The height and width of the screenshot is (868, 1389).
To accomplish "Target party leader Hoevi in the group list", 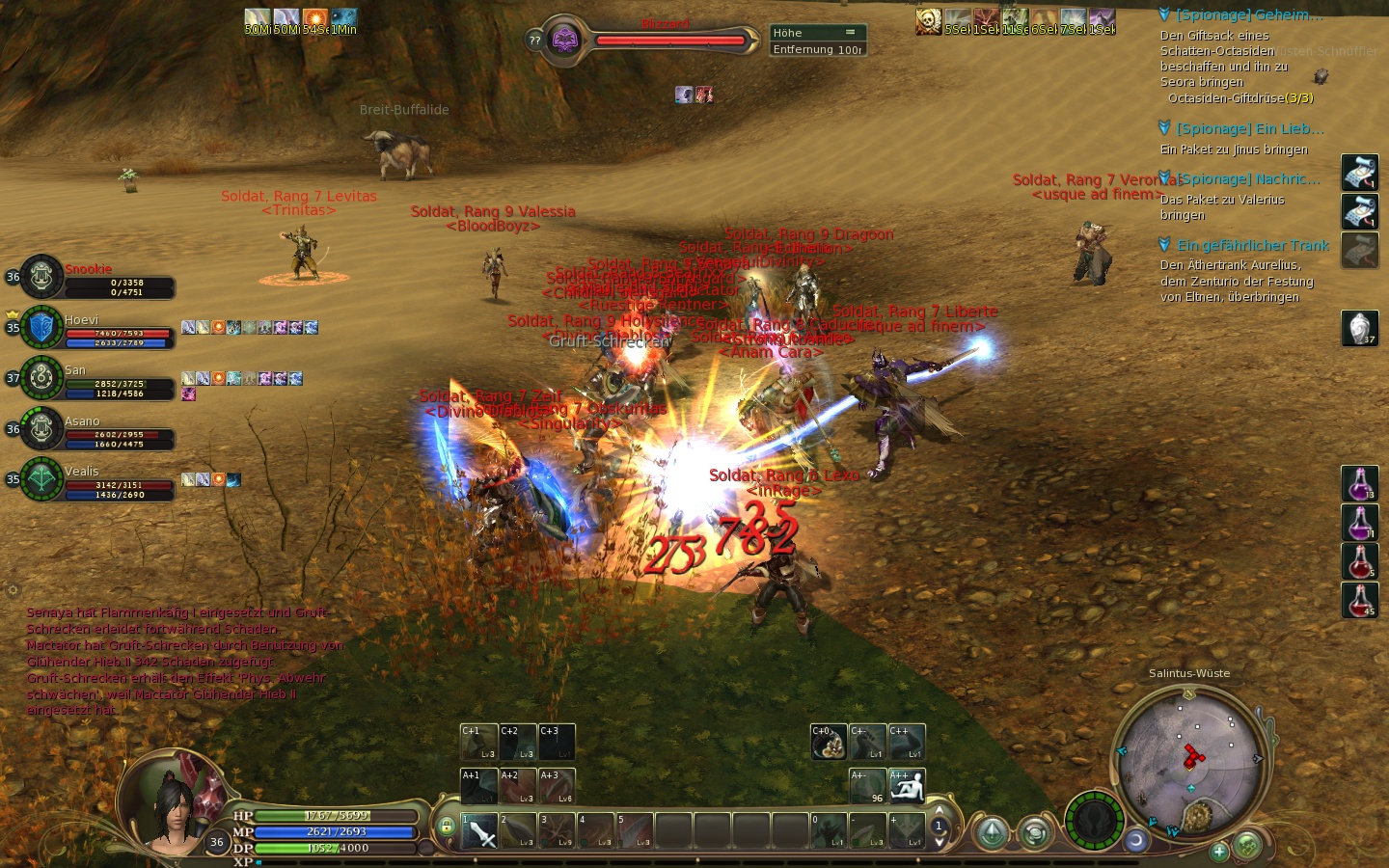I will 41,327.
